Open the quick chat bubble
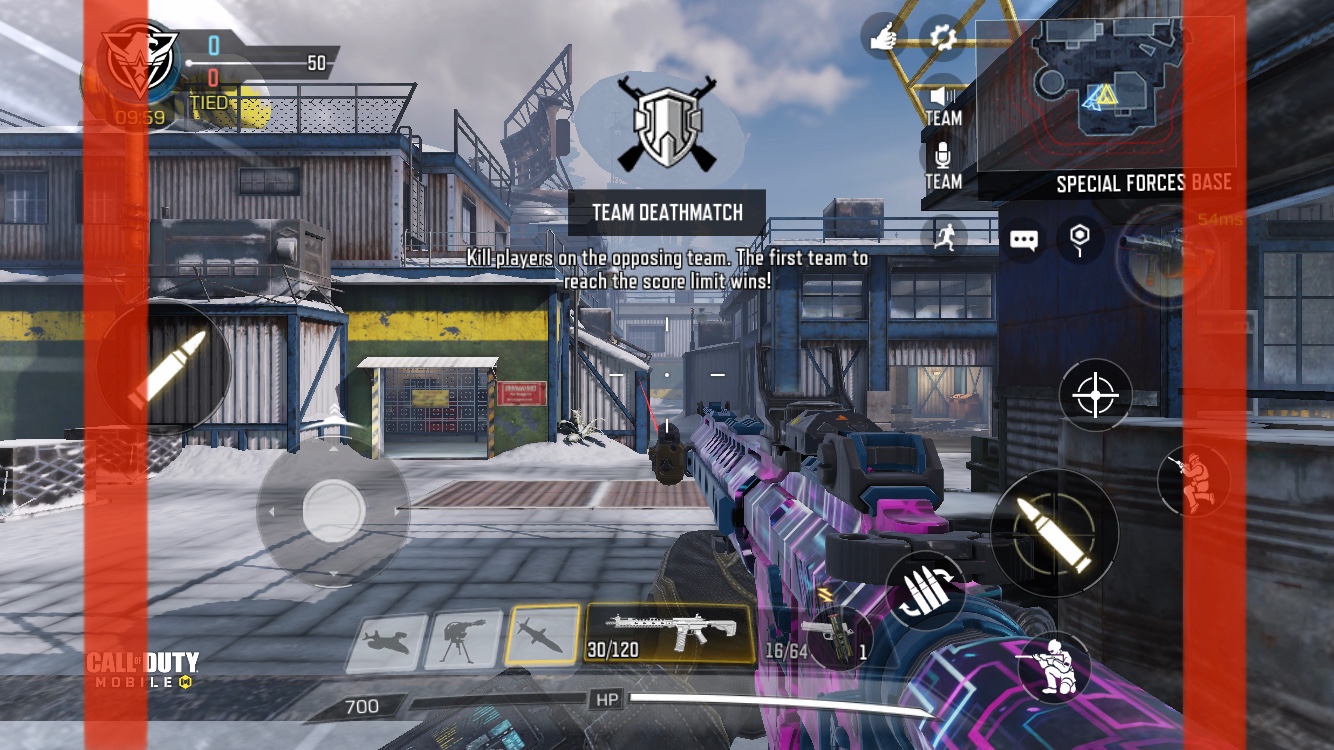This screenshot has height=750, width=1334. click(x=1023, y=240)
